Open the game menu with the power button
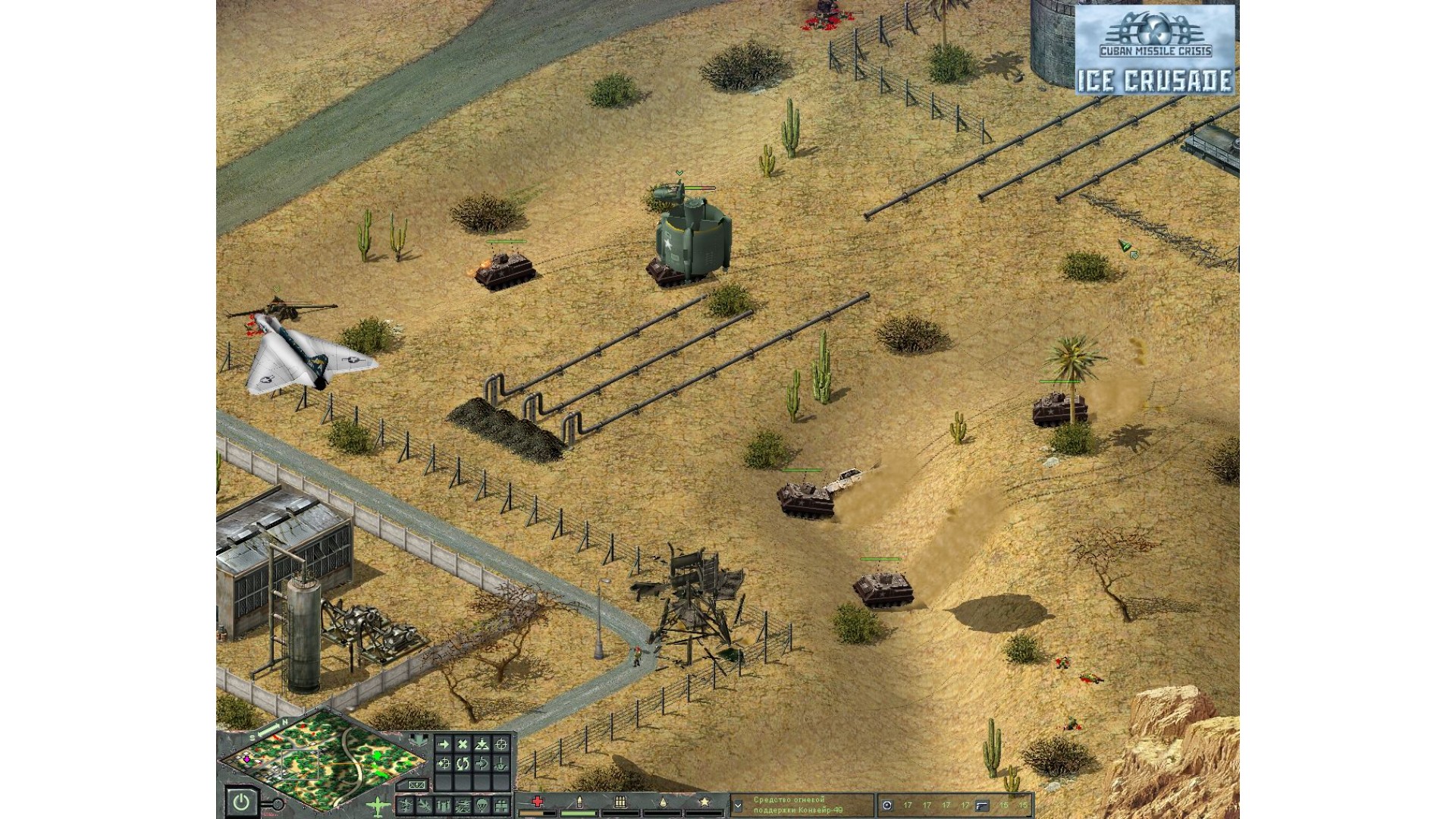This screenshot has height=819, width=1456. [241, 802]
